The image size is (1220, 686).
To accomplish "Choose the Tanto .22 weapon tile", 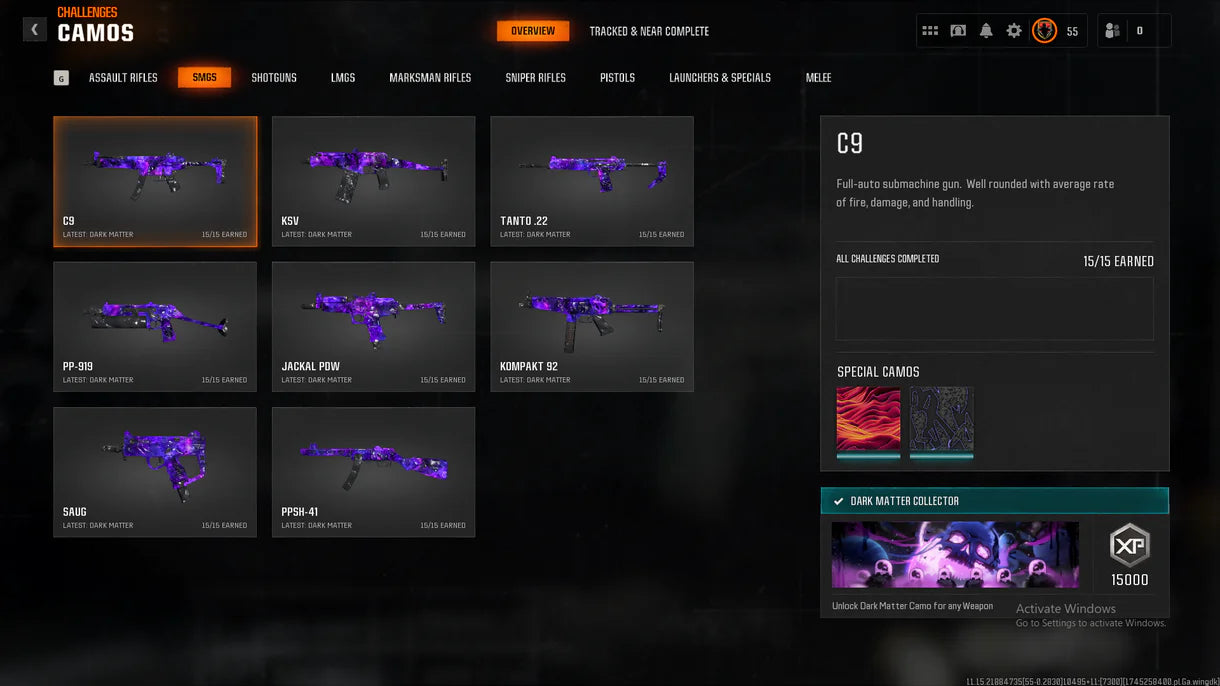I will [591, 181].
